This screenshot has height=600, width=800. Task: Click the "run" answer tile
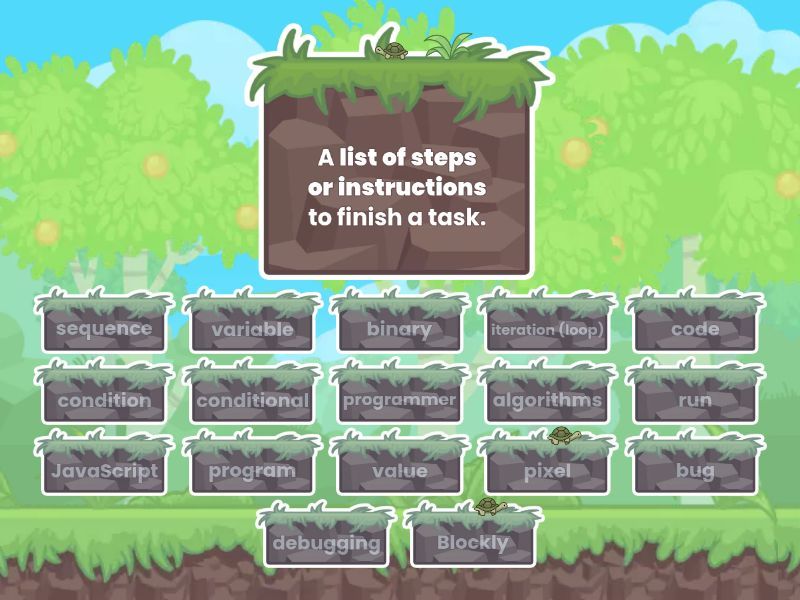(695, 400)
